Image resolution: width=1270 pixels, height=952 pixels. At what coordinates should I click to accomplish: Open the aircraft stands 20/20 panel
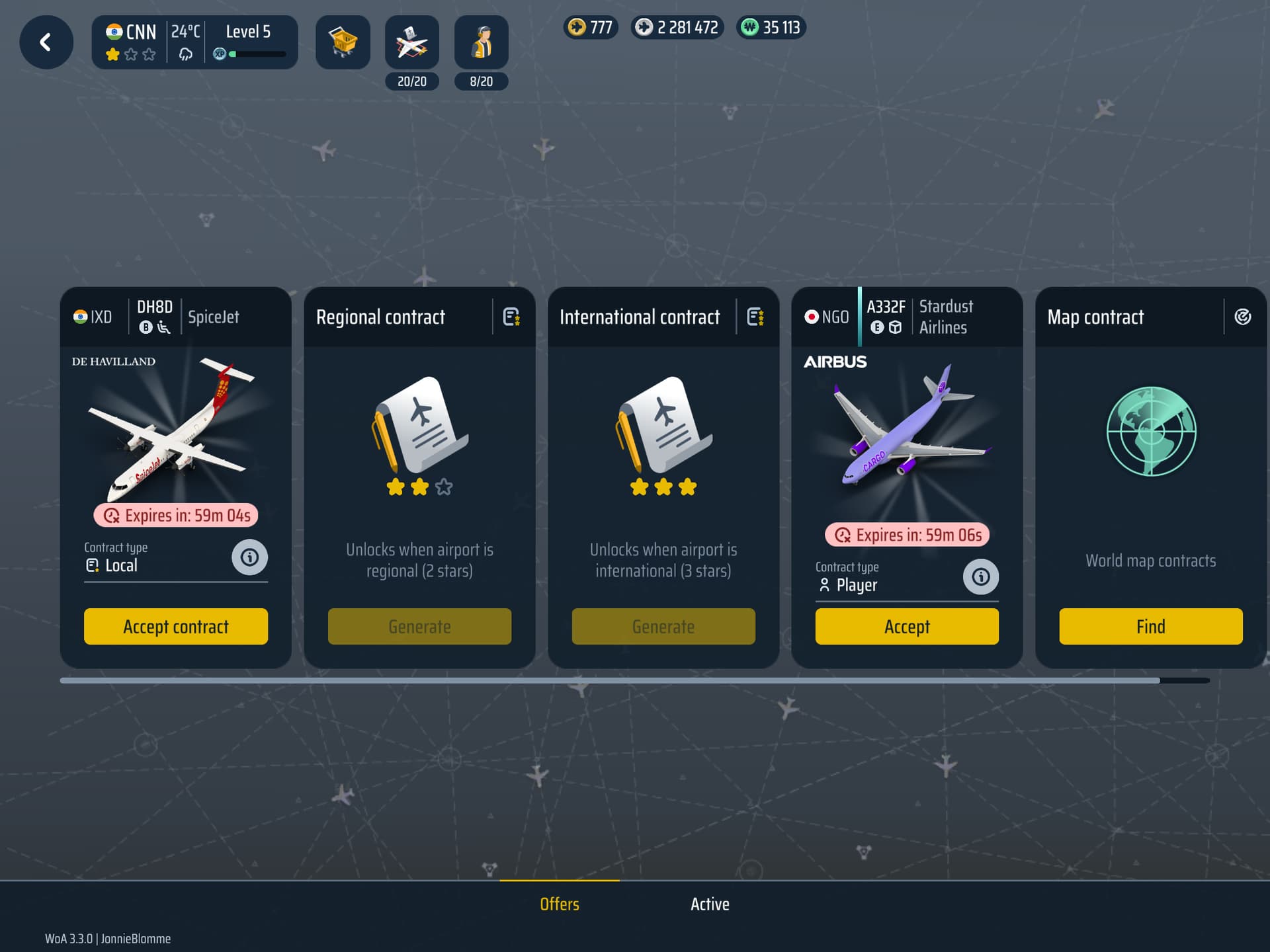click(x=412, y=43)
